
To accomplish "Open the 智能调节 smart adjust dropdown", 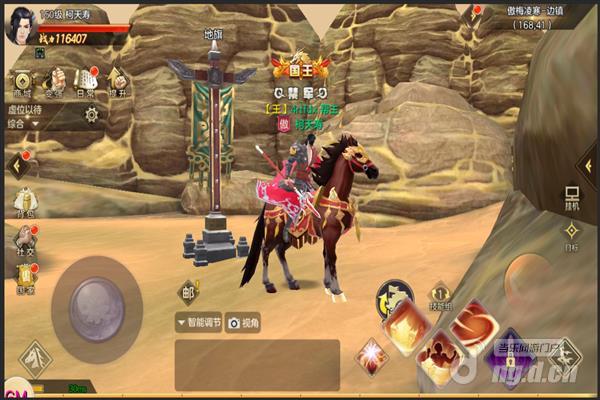I will (198, 322).
